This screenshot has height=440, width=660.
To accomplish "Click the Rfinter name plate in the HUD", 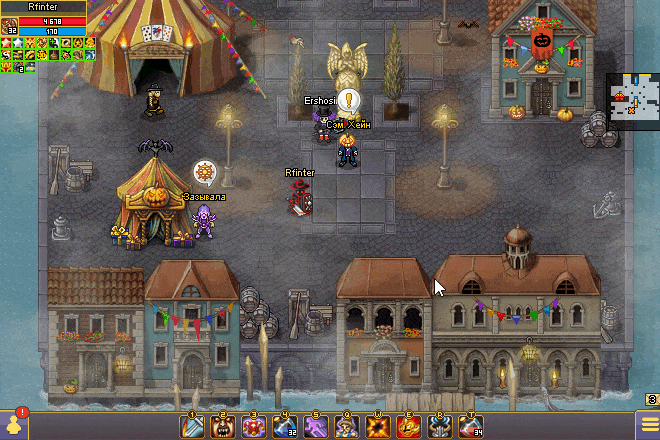I will point(43,6).
